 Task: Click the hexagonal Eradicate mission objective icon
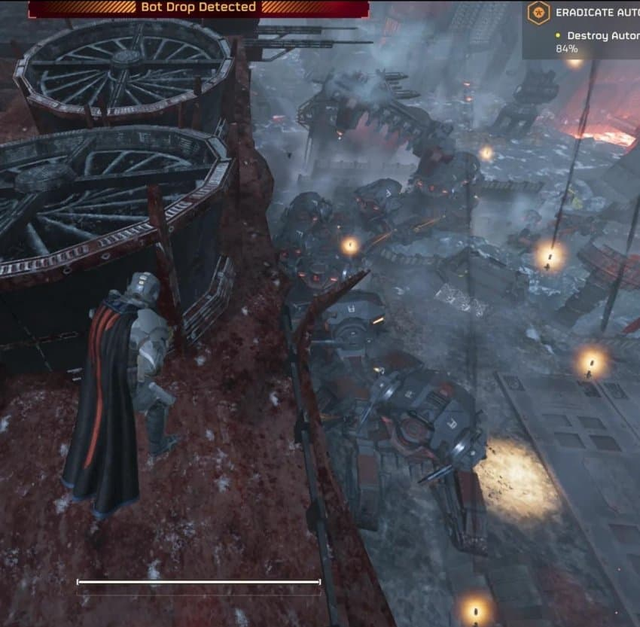(539, 13)
